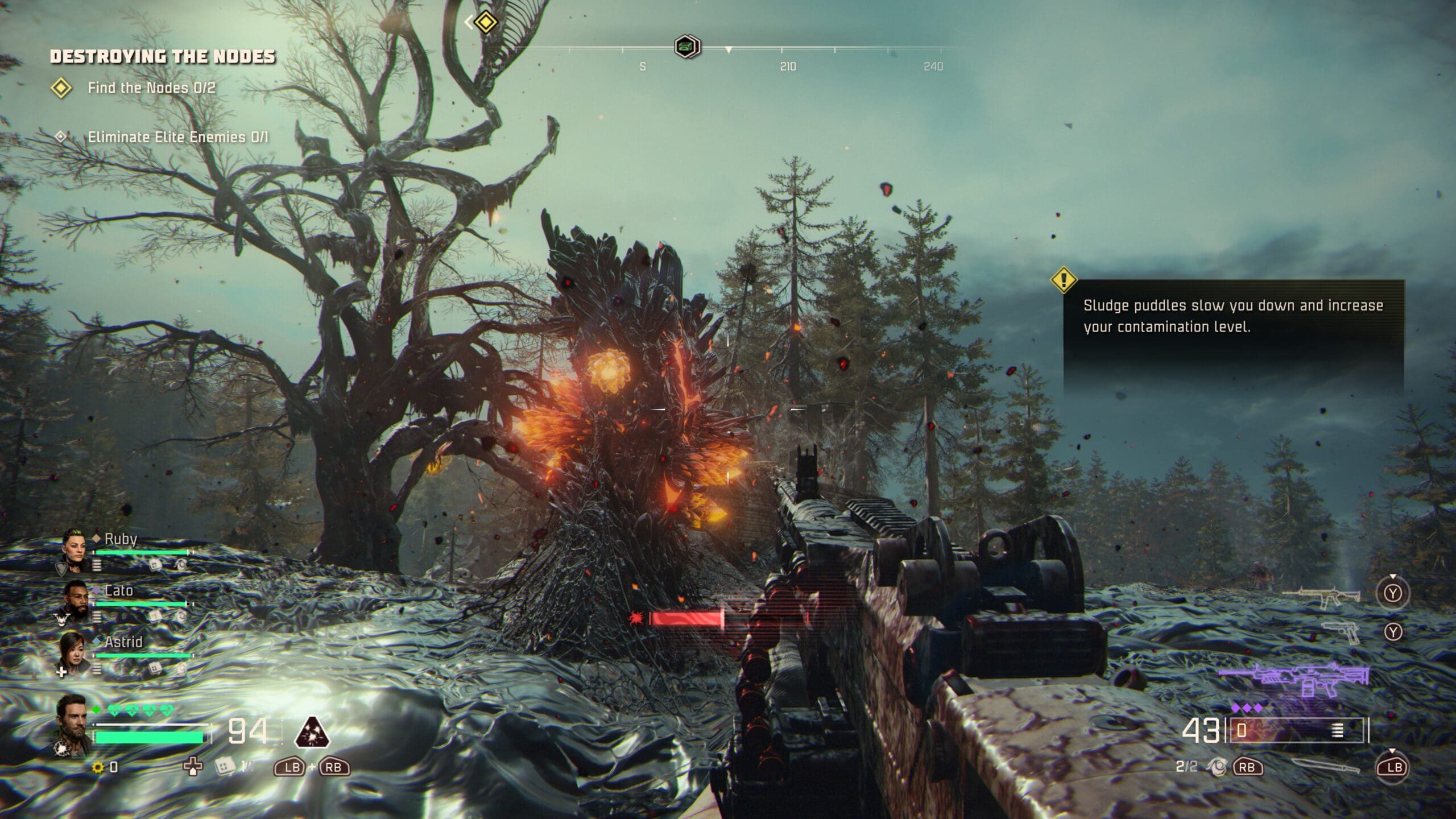
Task: Select the combat knife melee slot
Action: click(1325, 767)
